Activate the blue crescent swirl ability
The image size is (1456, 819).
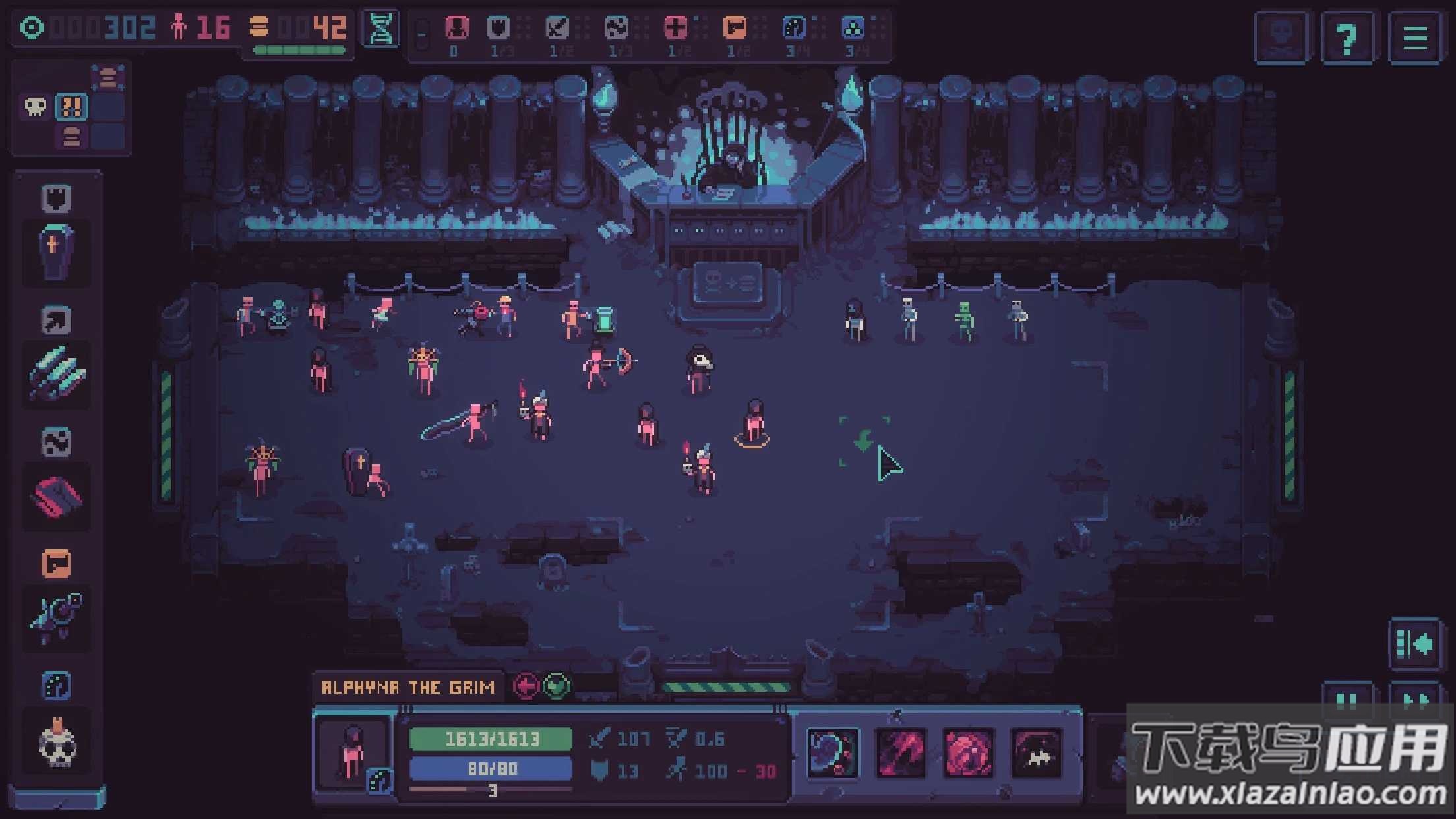[833, 753]
